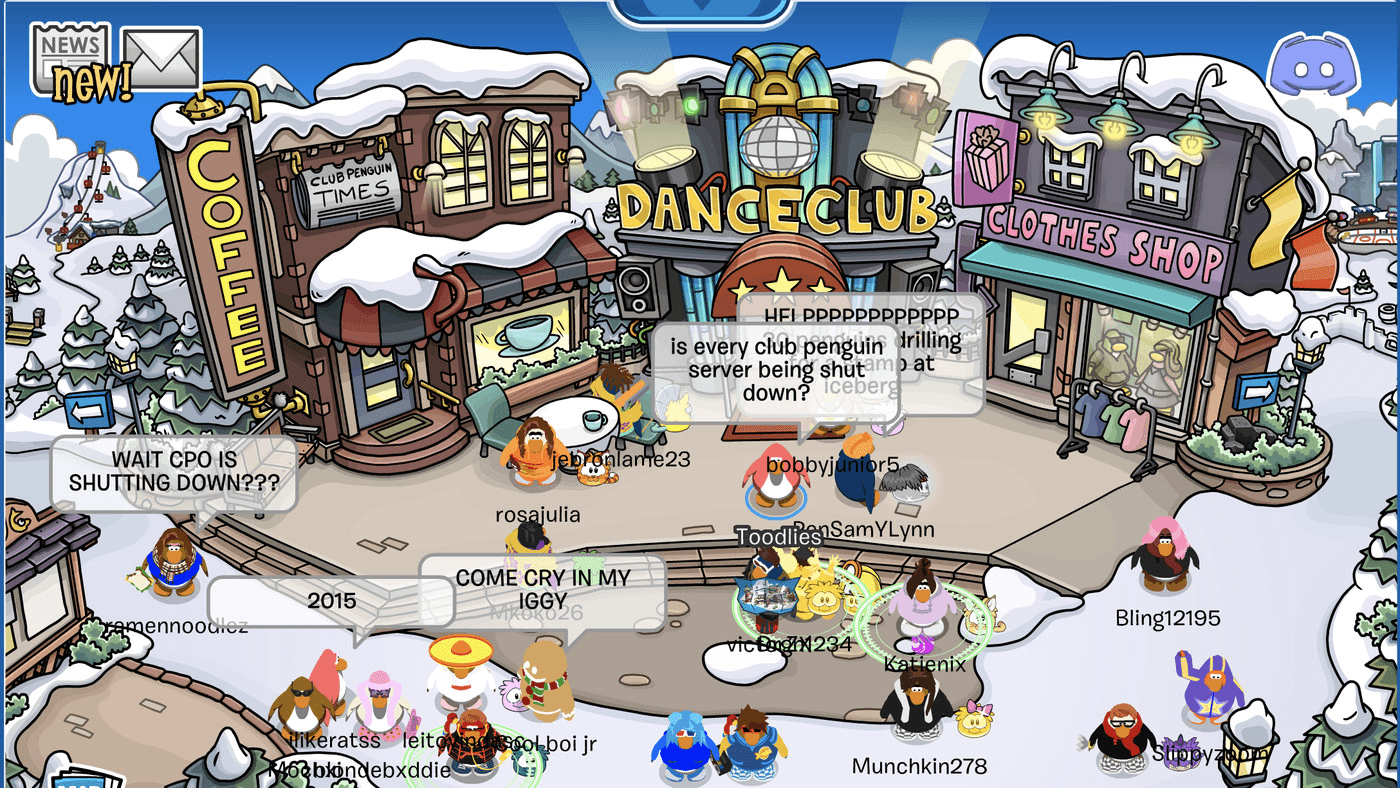
Task: Open the Club Penguin News newspaper
Action: [x=70, y=55]
